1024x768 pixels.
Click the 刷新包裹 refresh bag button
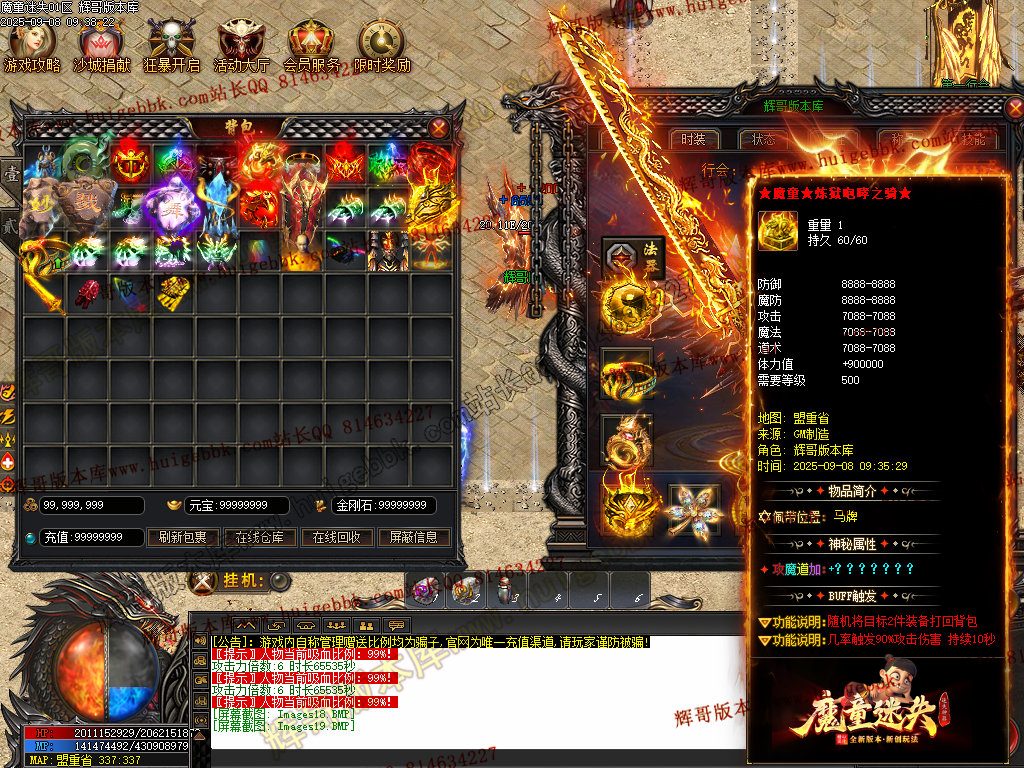click(x=183, y=537)
